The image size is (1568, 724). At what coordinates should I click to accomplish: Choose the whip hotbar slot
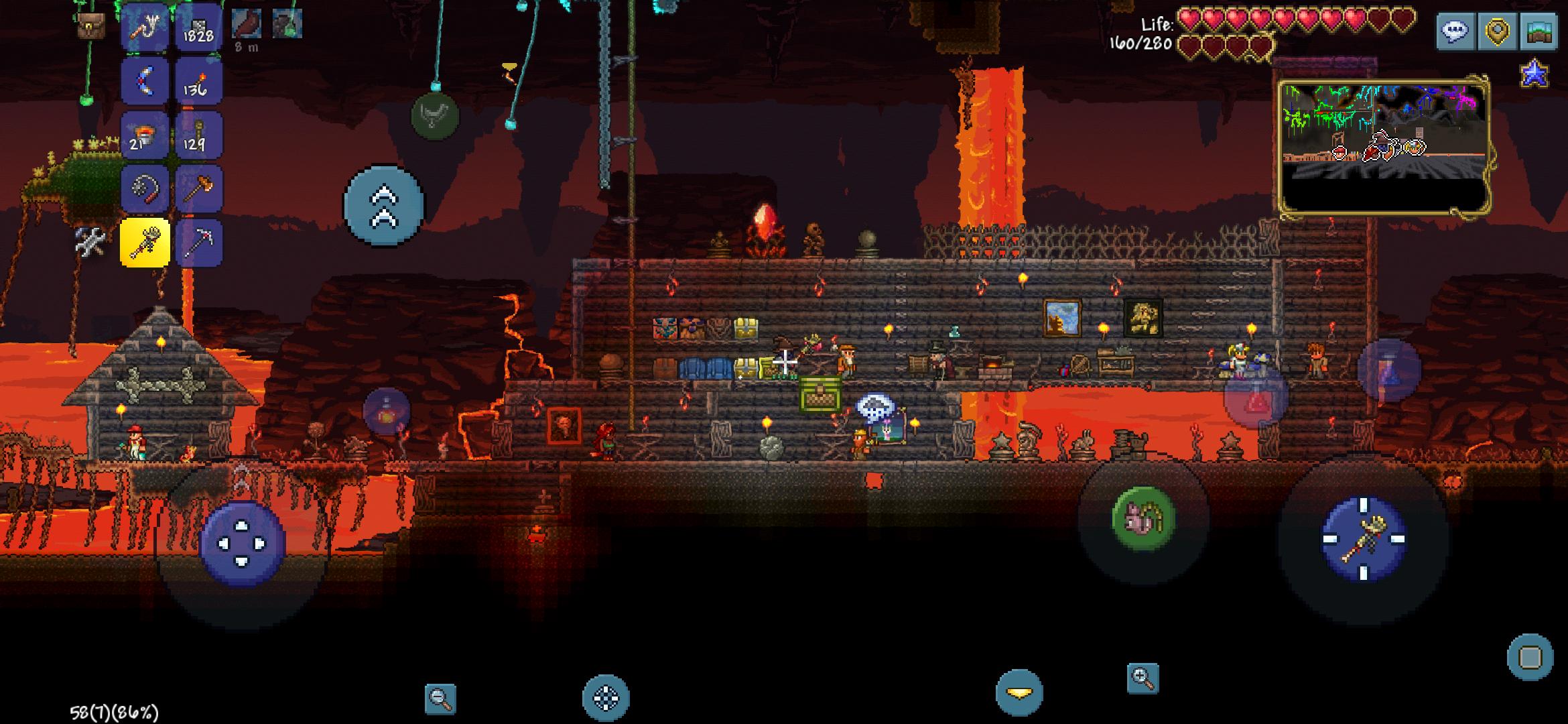point(145,189)
